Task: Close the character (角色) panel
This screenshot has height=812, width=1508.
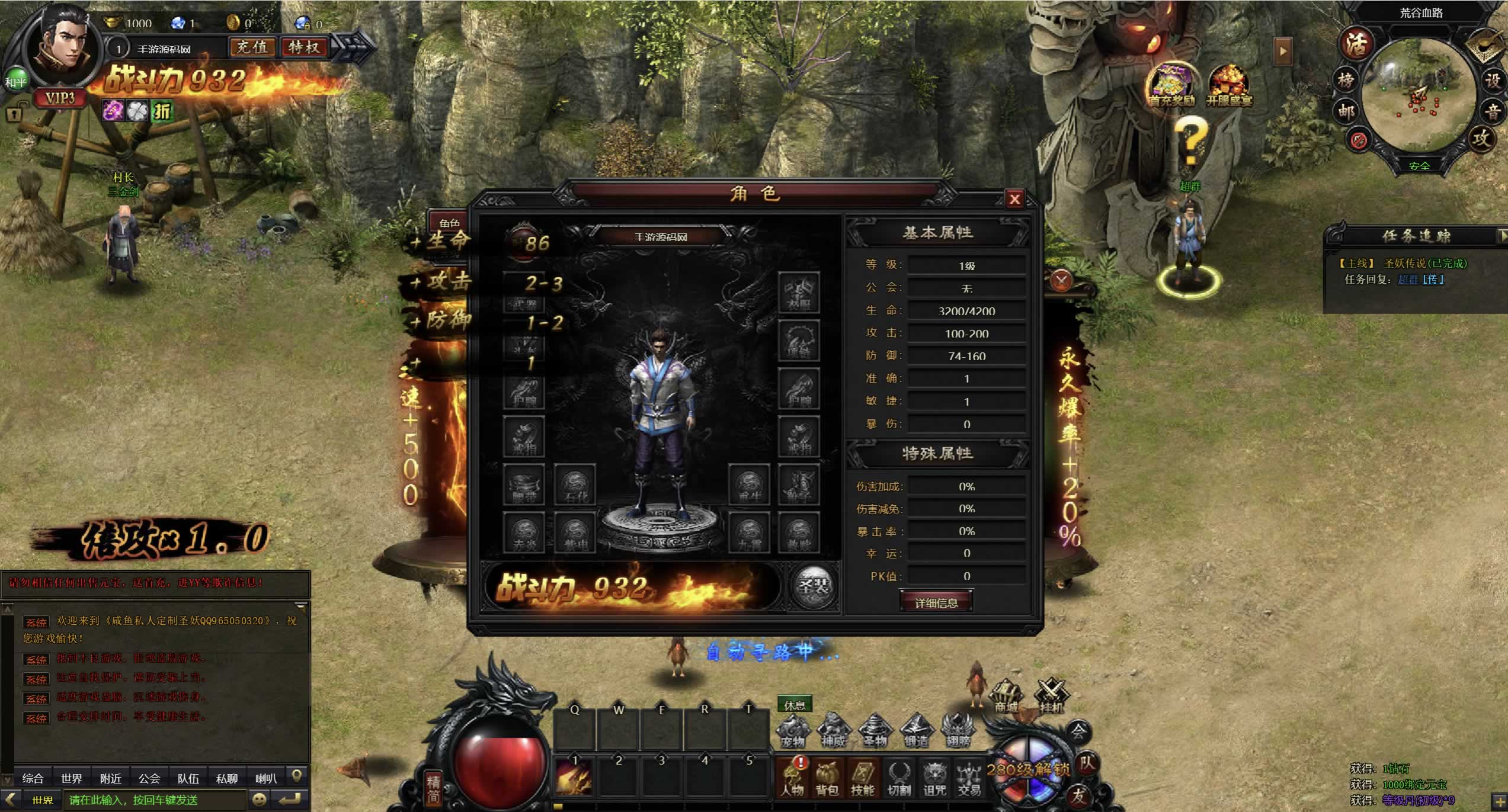Action: pos(1014,199)
